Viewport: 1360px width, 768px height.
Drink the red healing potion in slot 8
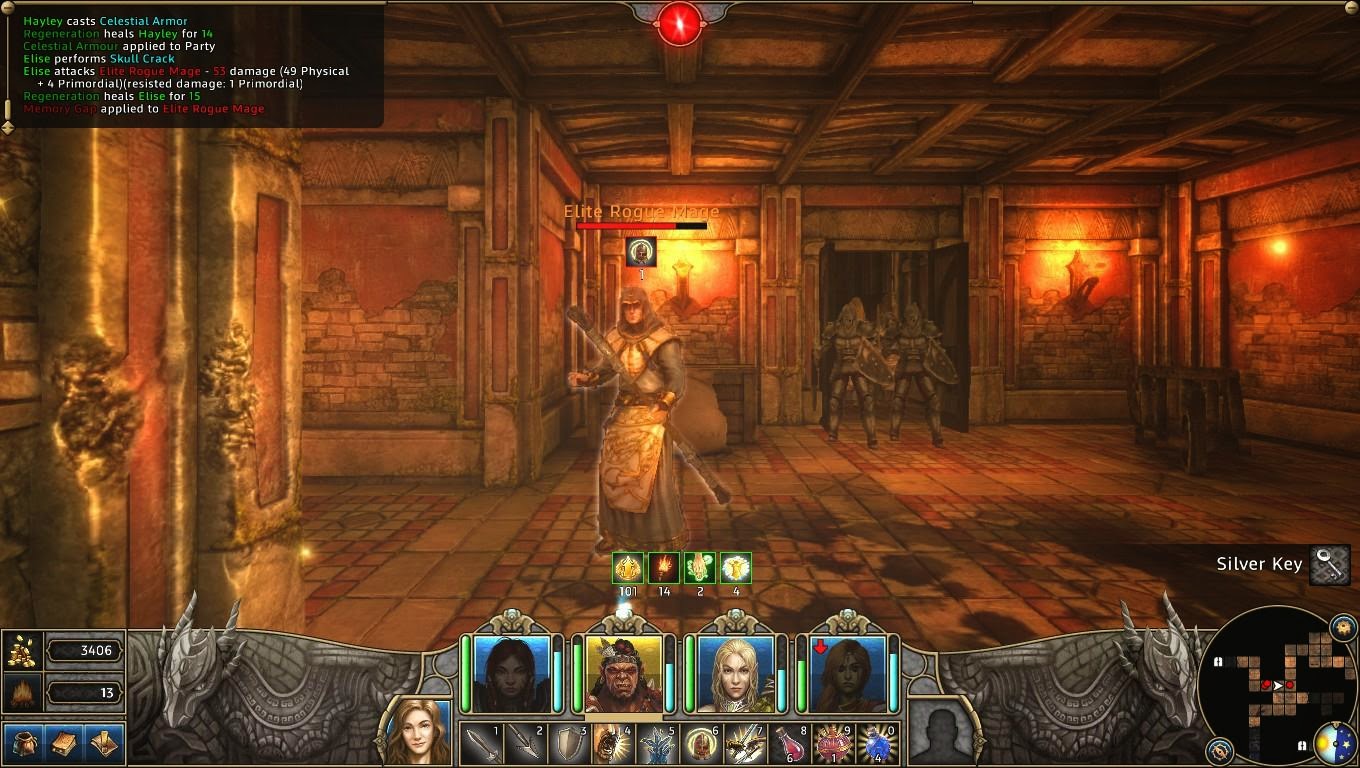point(790,744)
